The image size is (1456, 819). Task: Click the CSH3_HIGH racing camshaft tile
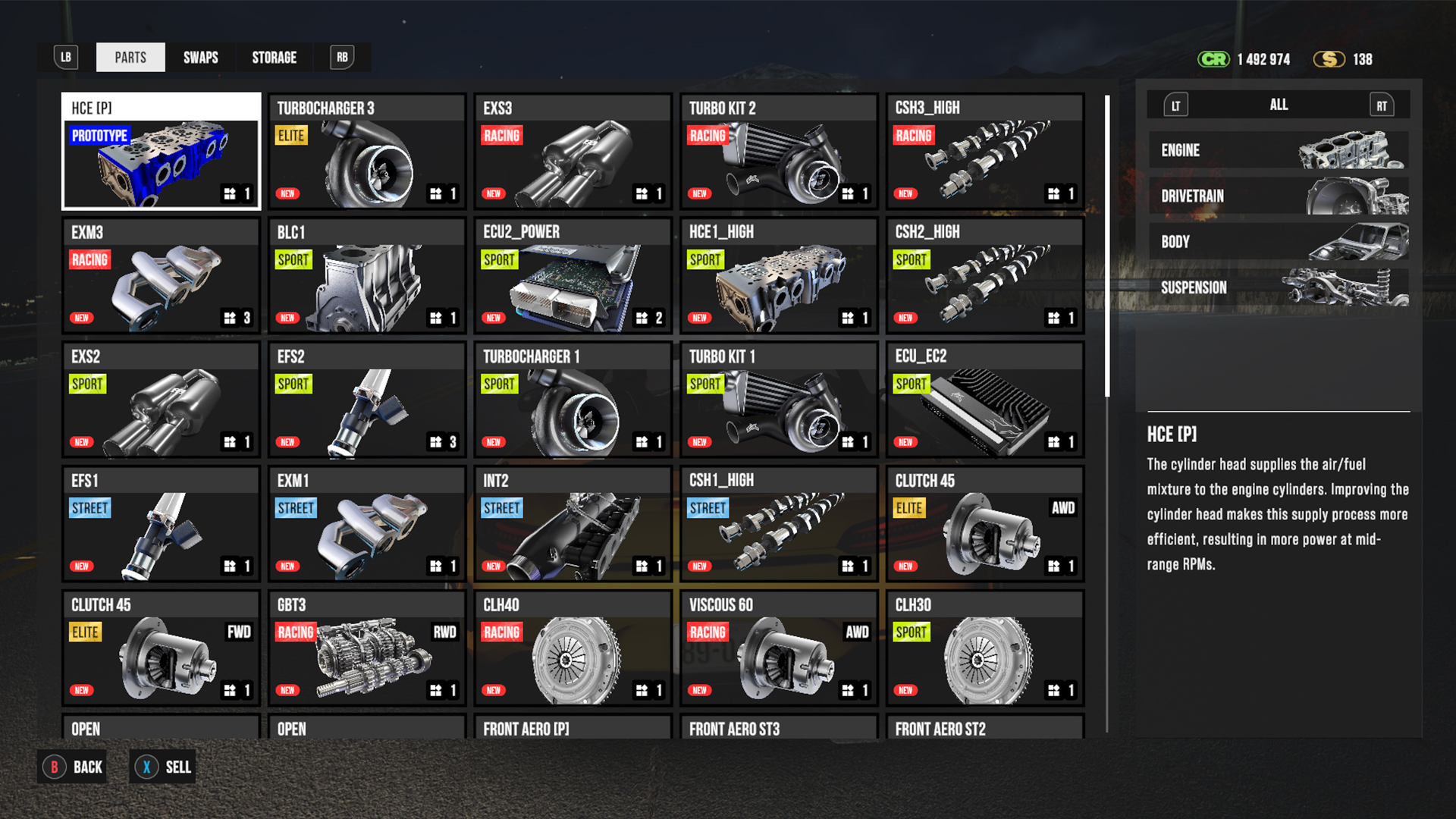(985, 152)
